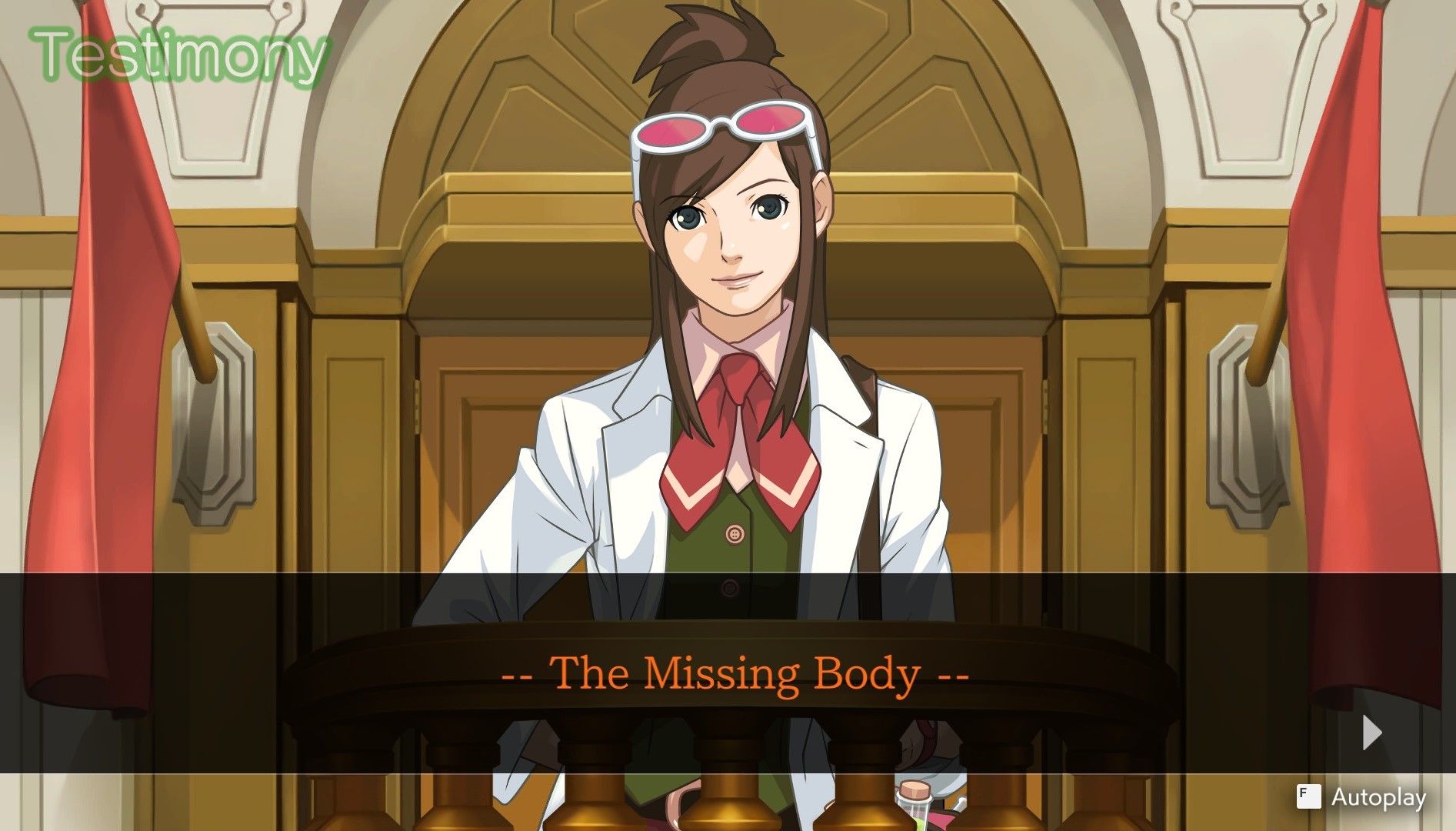Click the green Testimony banner

(x=178, y=52)
